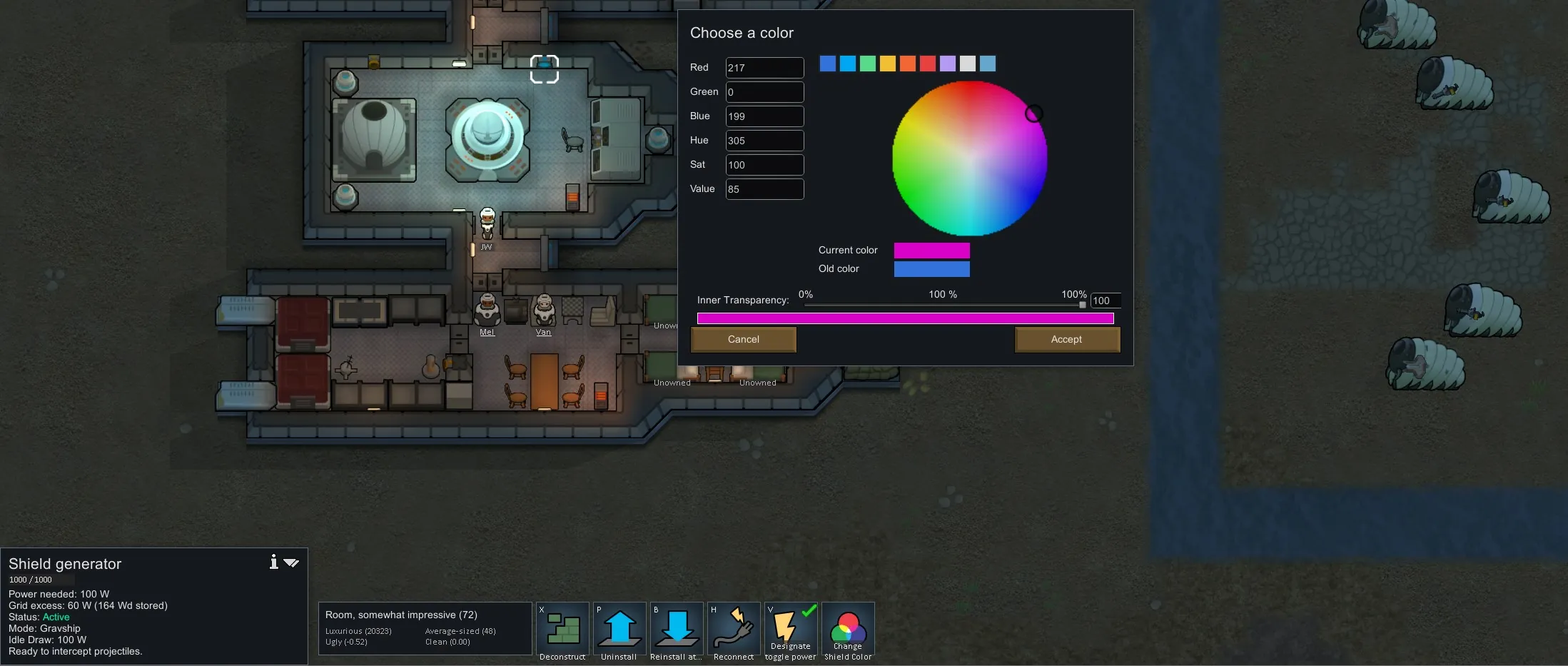Choose the yellow preset color swatch
The height and width of the screenshot is (666, 1568).
[x=887, y=64]
